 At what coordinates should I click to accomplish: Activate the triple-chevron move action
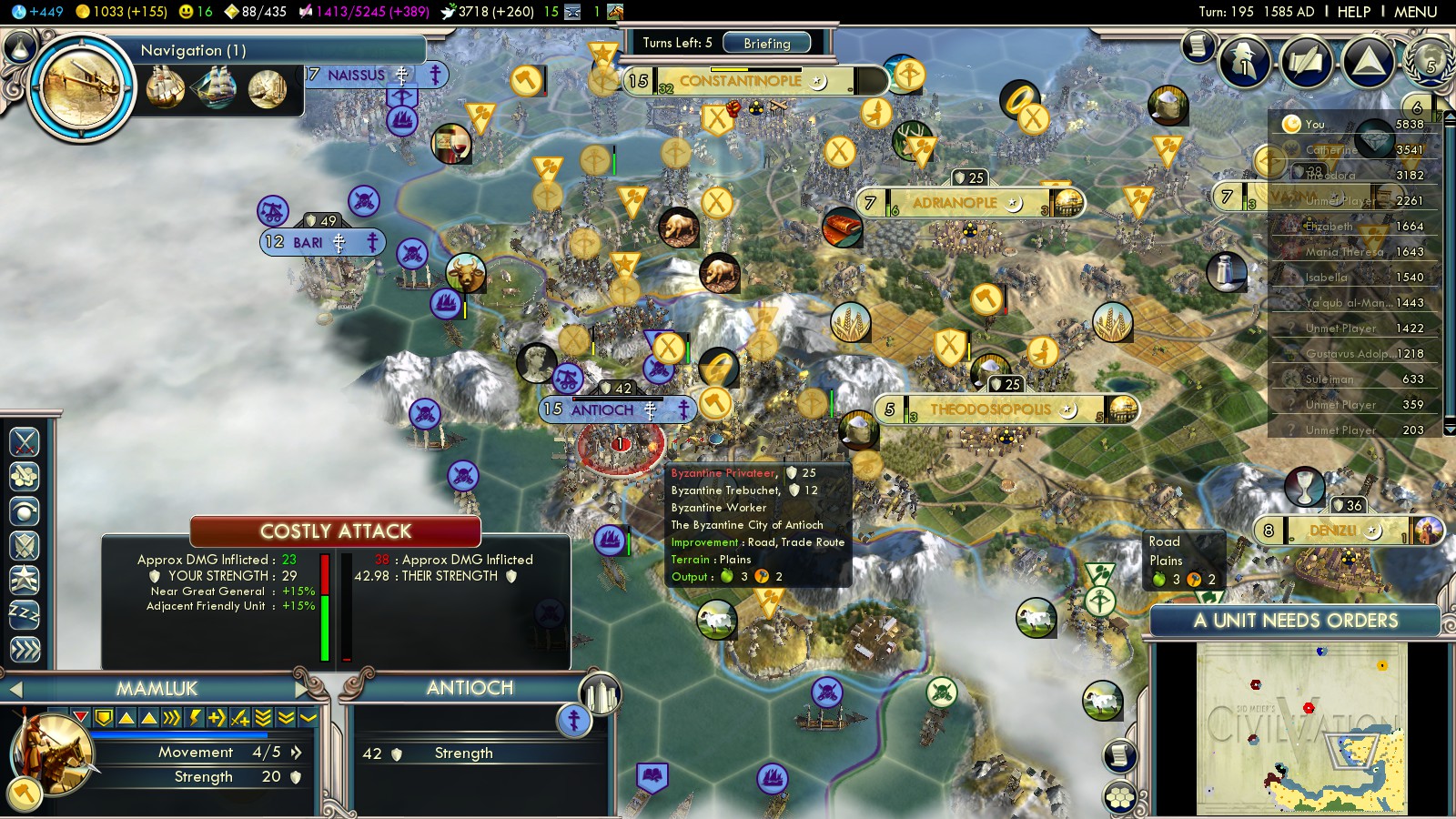click(x=25, y=649)
